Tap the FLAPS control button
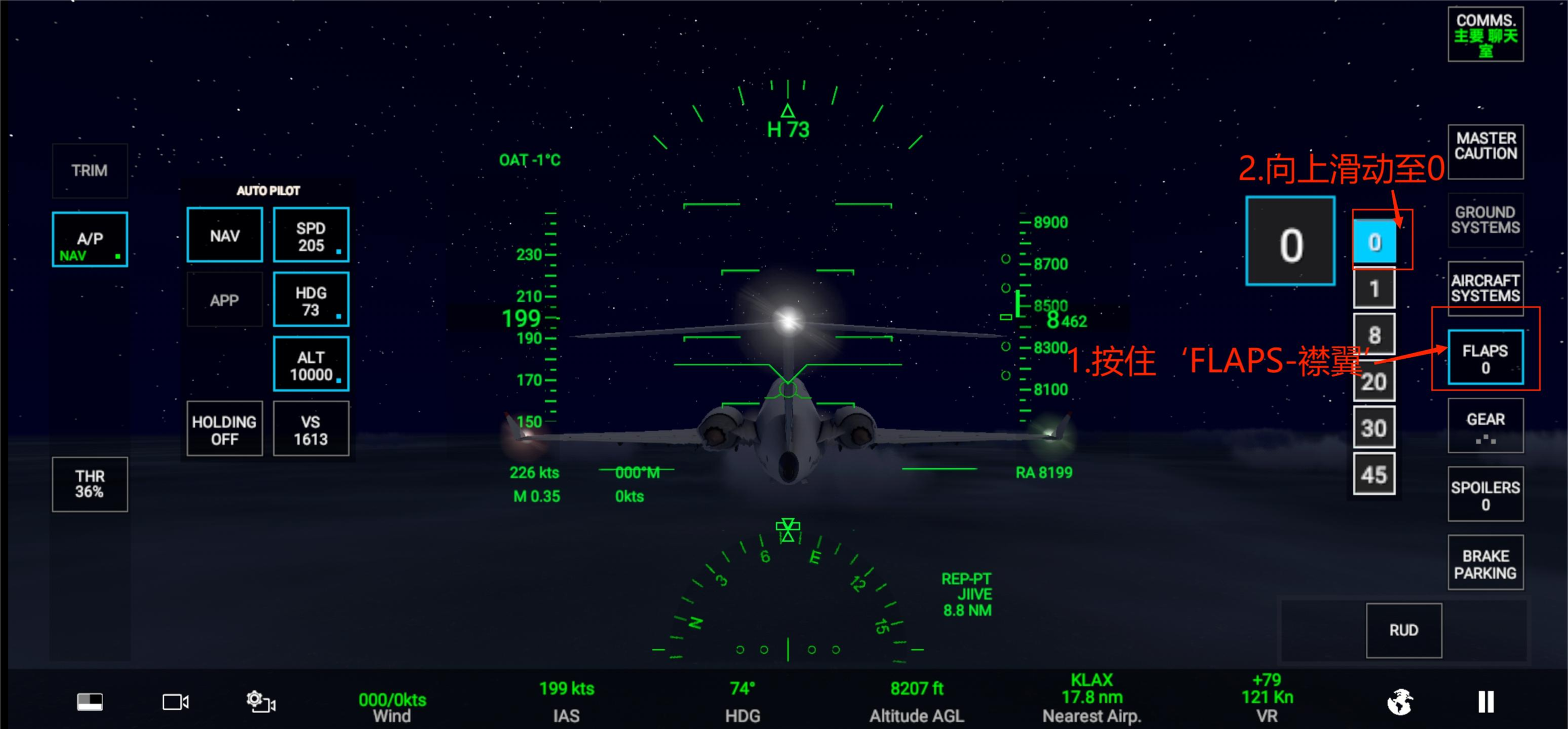The image size is (1568, 729). 1485,358
